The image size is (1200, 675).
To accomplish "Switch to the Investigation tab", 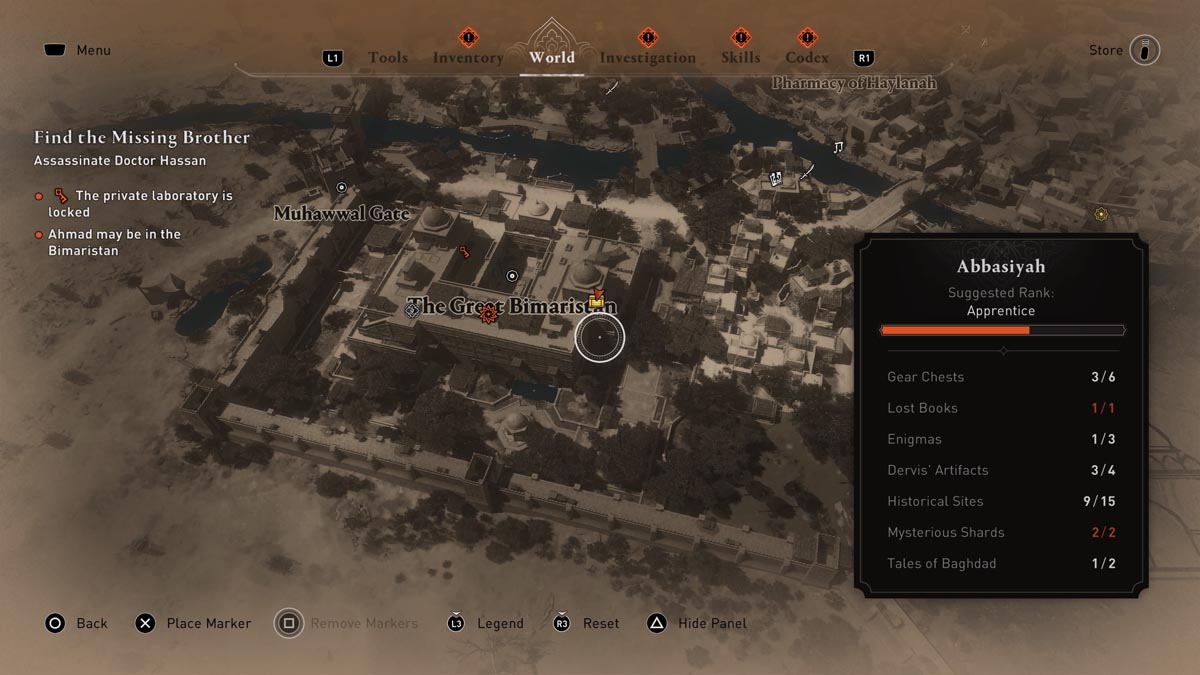I will tap(647, 58).
